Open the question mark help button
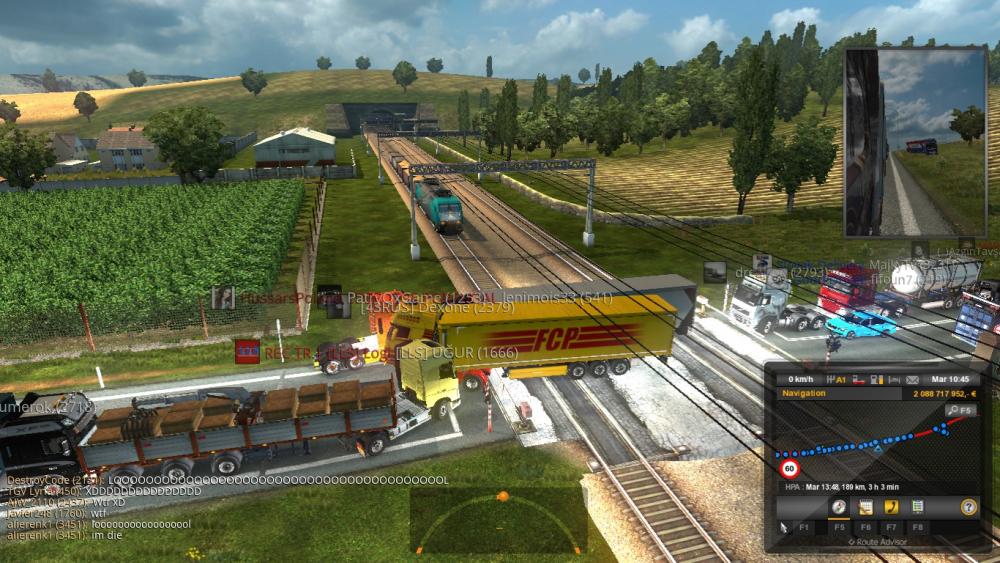Viewport: 1000px width, 563px height. click(x=968, y=507)
